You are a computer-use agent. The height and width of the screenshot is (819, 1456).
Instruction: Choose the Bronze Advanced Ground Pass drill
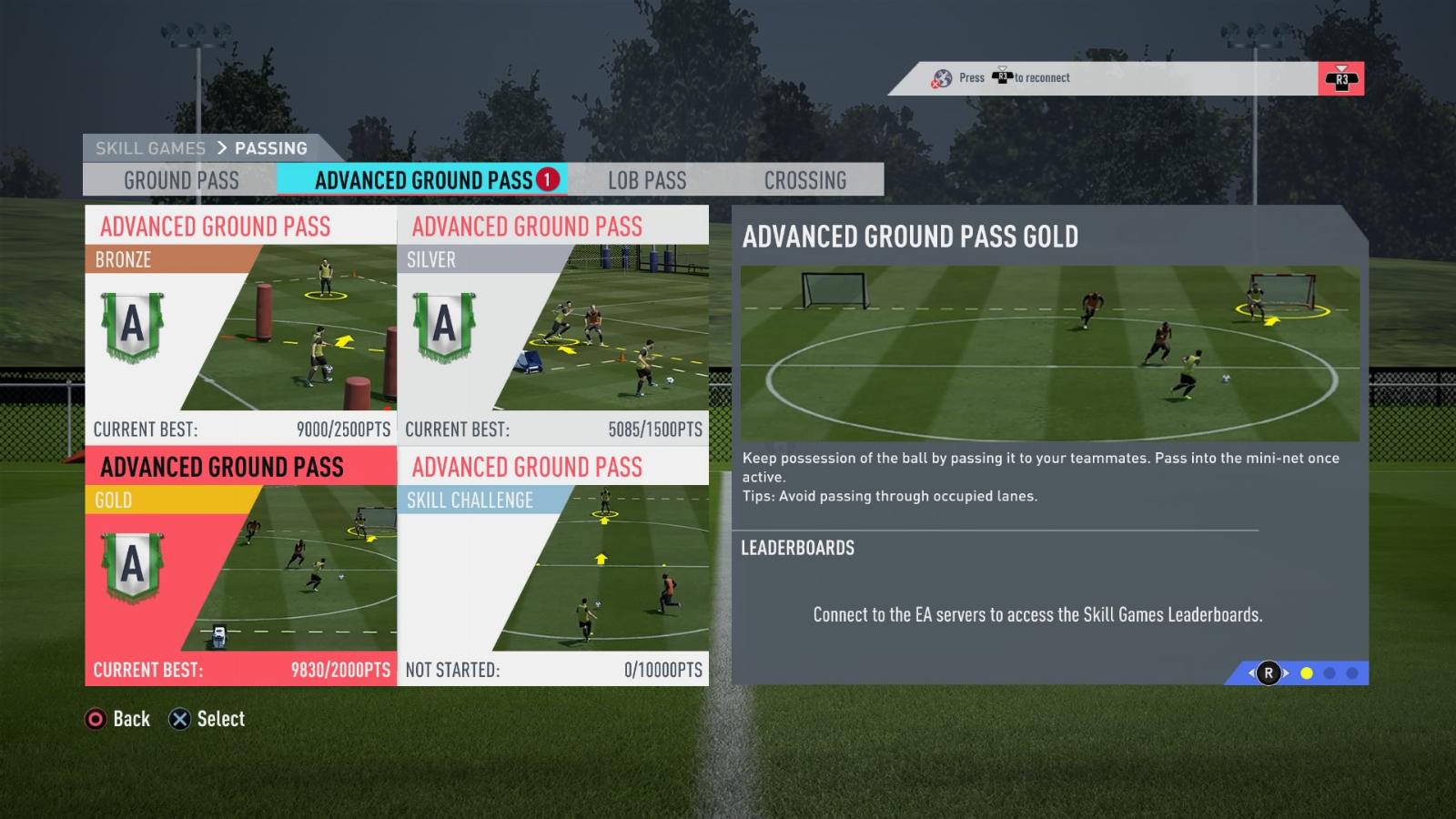coord(240,324)
